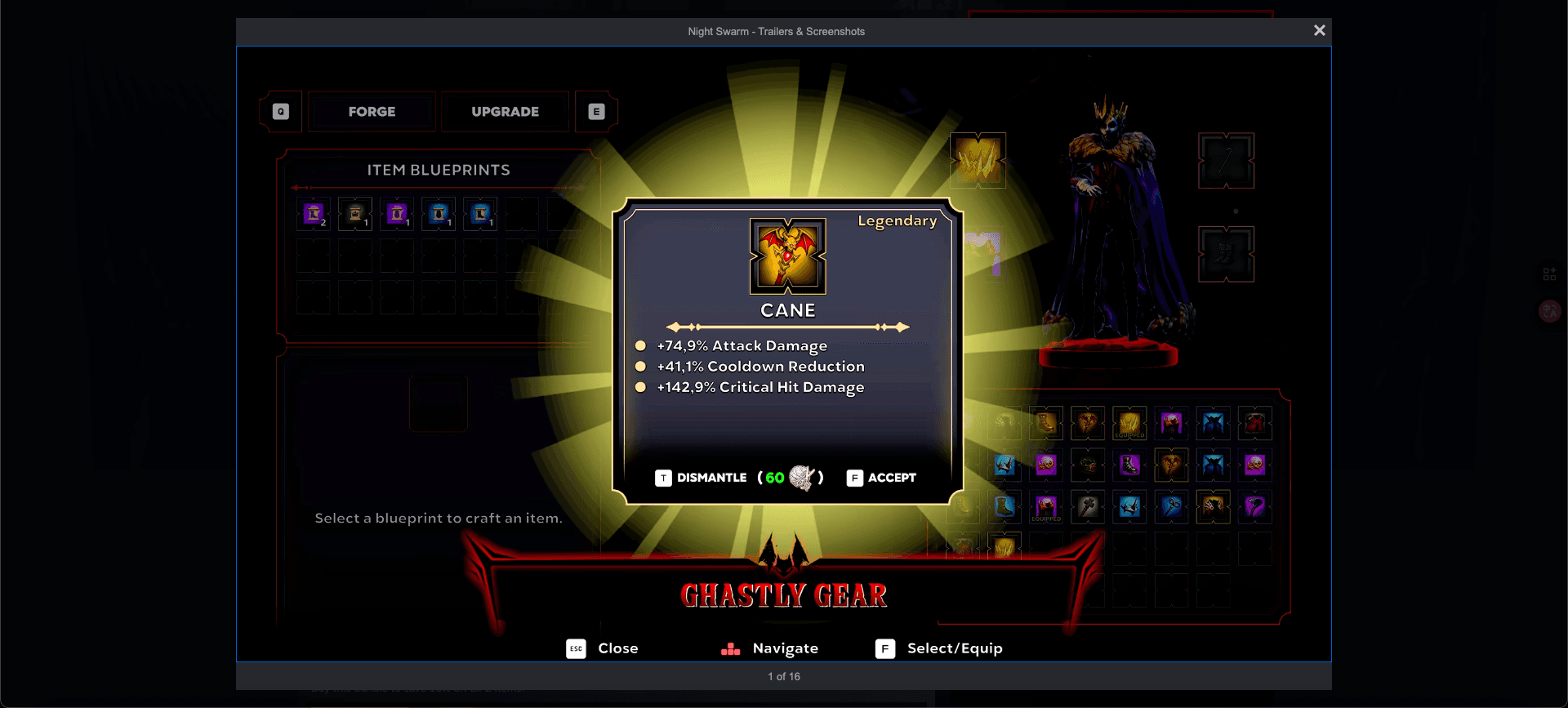The height and width of the screenshot is (708, 1568).
Task: Choose Select/Equip in the footer
Action: click(939, 648)
